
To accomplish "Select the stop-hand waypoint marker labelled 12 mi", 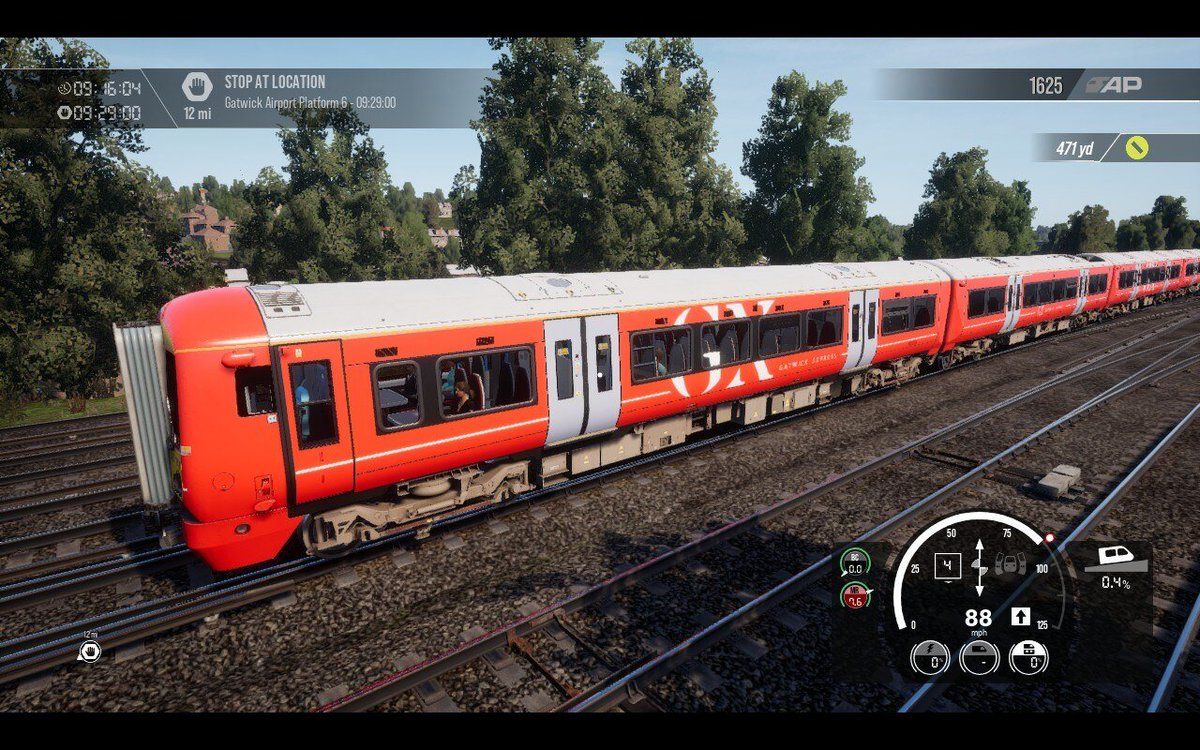I will 90,651.
